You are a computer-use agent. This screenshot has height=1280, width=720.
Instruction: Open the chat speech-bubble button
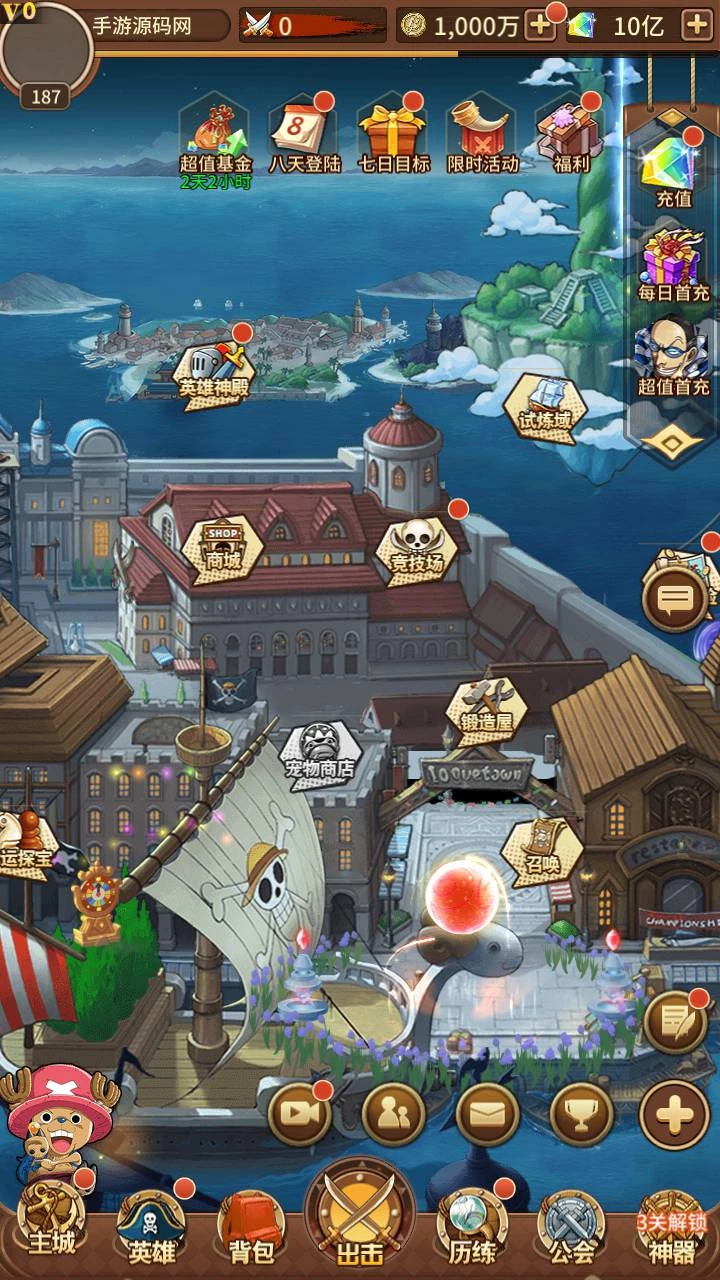pyautogui.click(x=675, y=599)
